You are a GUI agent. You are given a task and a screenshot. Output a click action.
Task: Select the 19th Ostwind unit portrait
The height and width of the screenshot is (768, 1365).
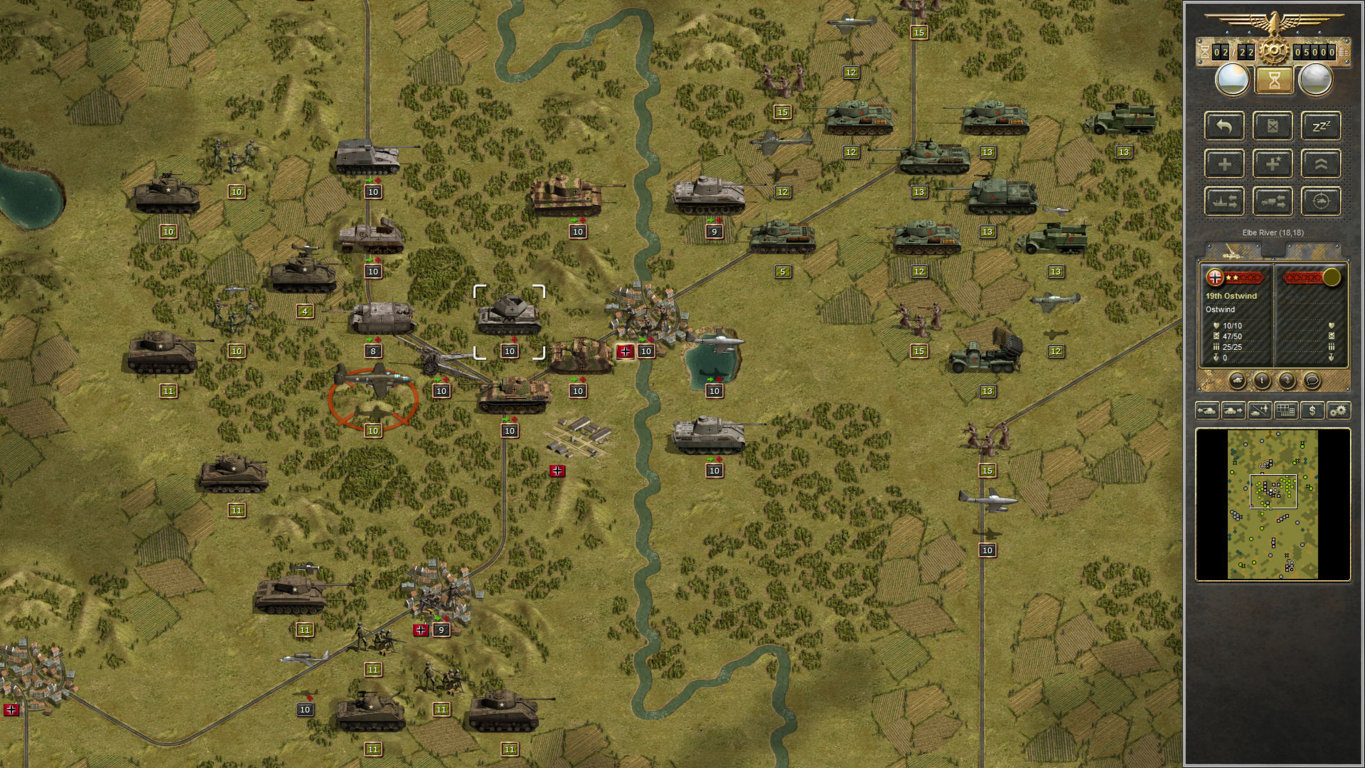[x=1215, y=278]
